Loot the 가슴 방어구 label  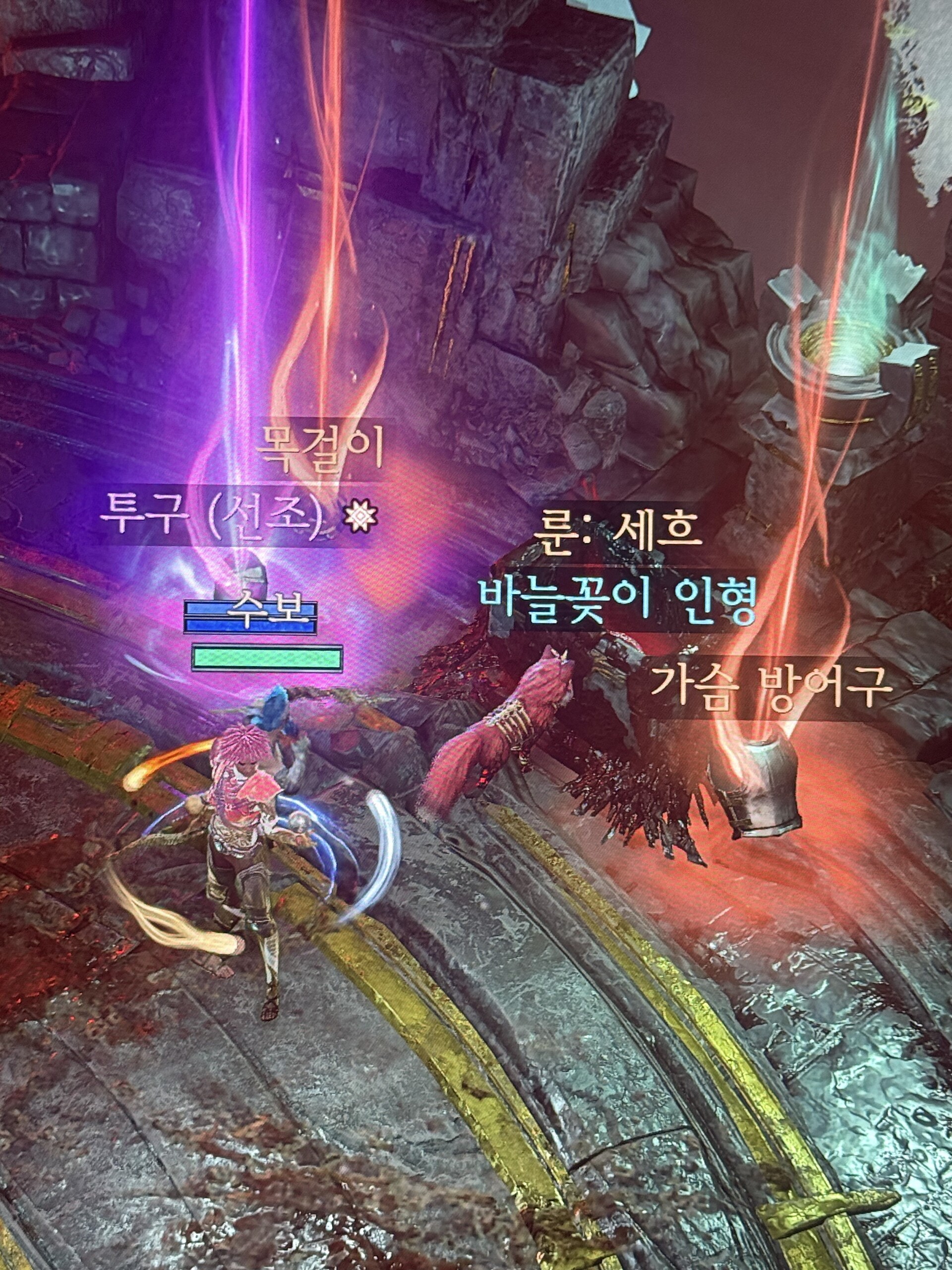coord(771,687)
